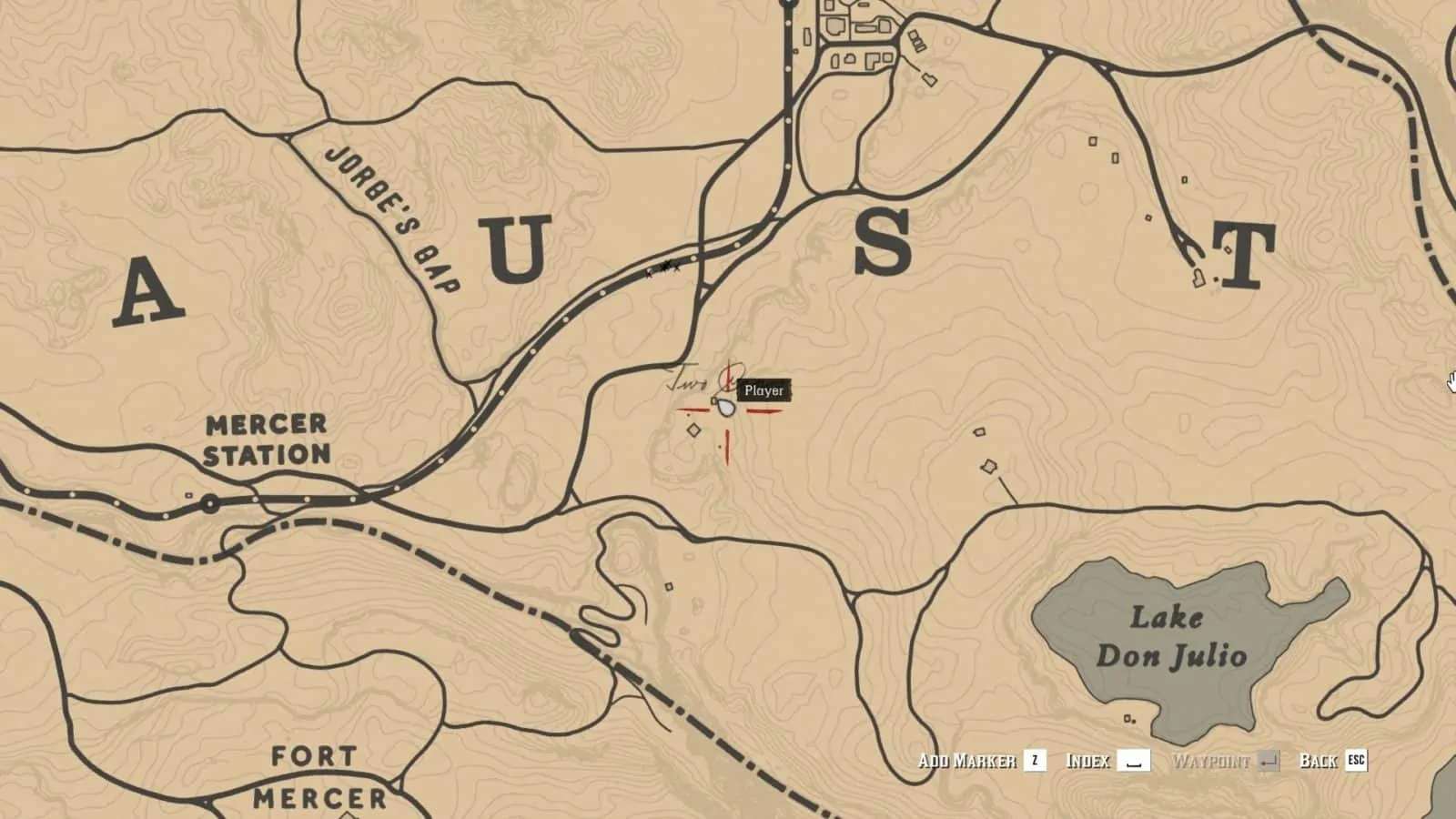Select the Mercer Station map label
1456x819 pixels.
click(x=268, y=439)
